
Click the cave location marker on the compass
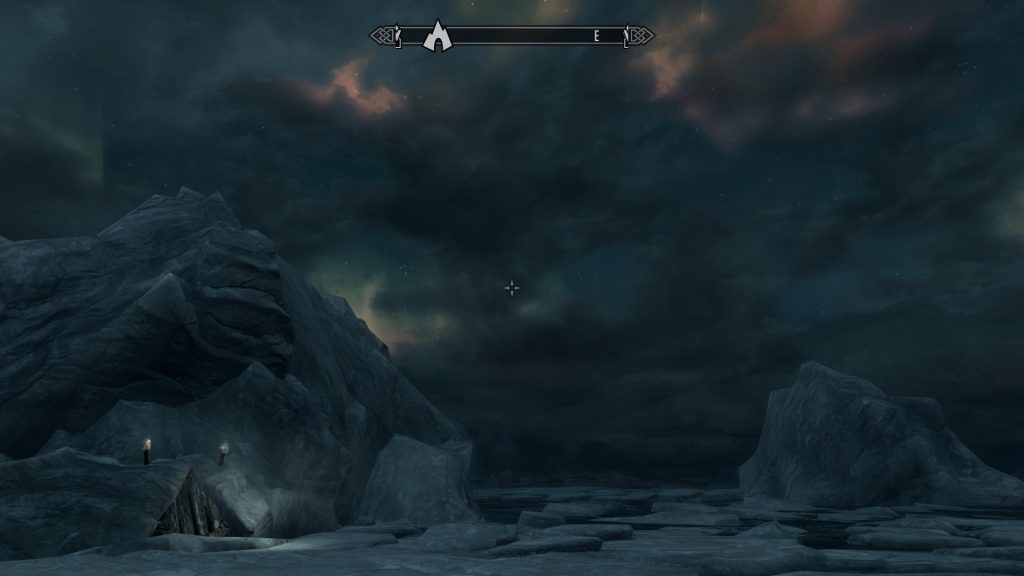(x=437, y=36)
